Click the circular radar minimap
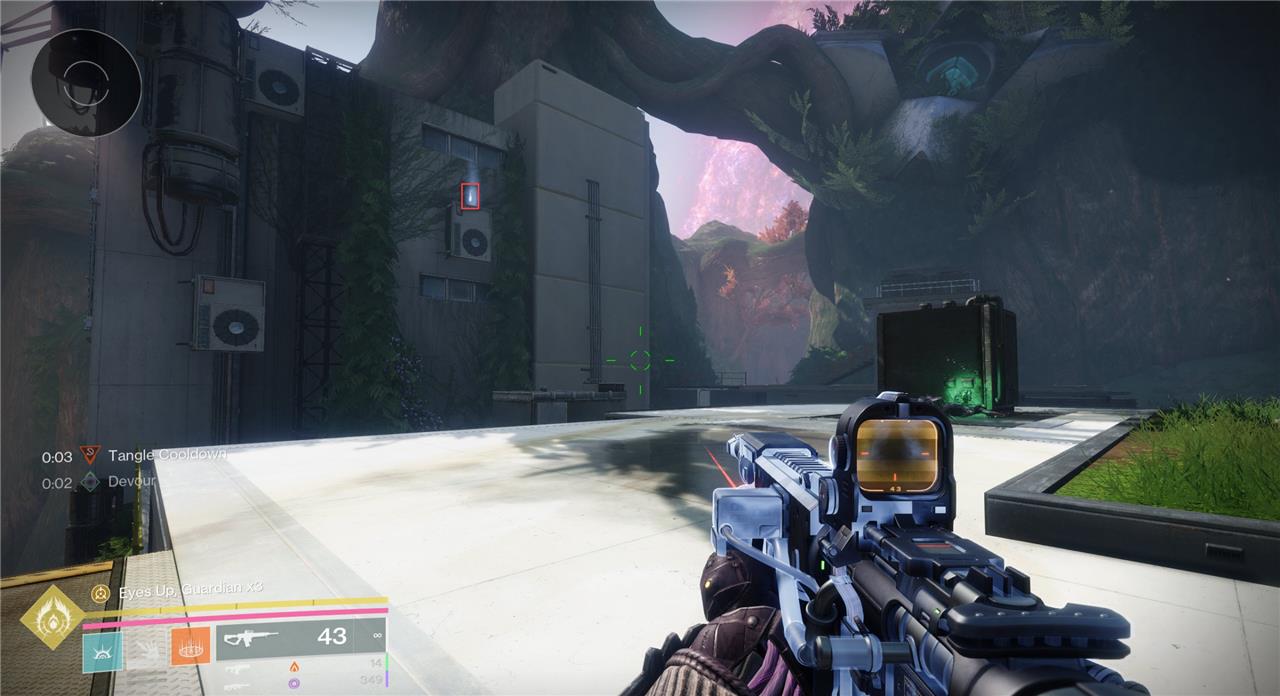 pos(86,82)
